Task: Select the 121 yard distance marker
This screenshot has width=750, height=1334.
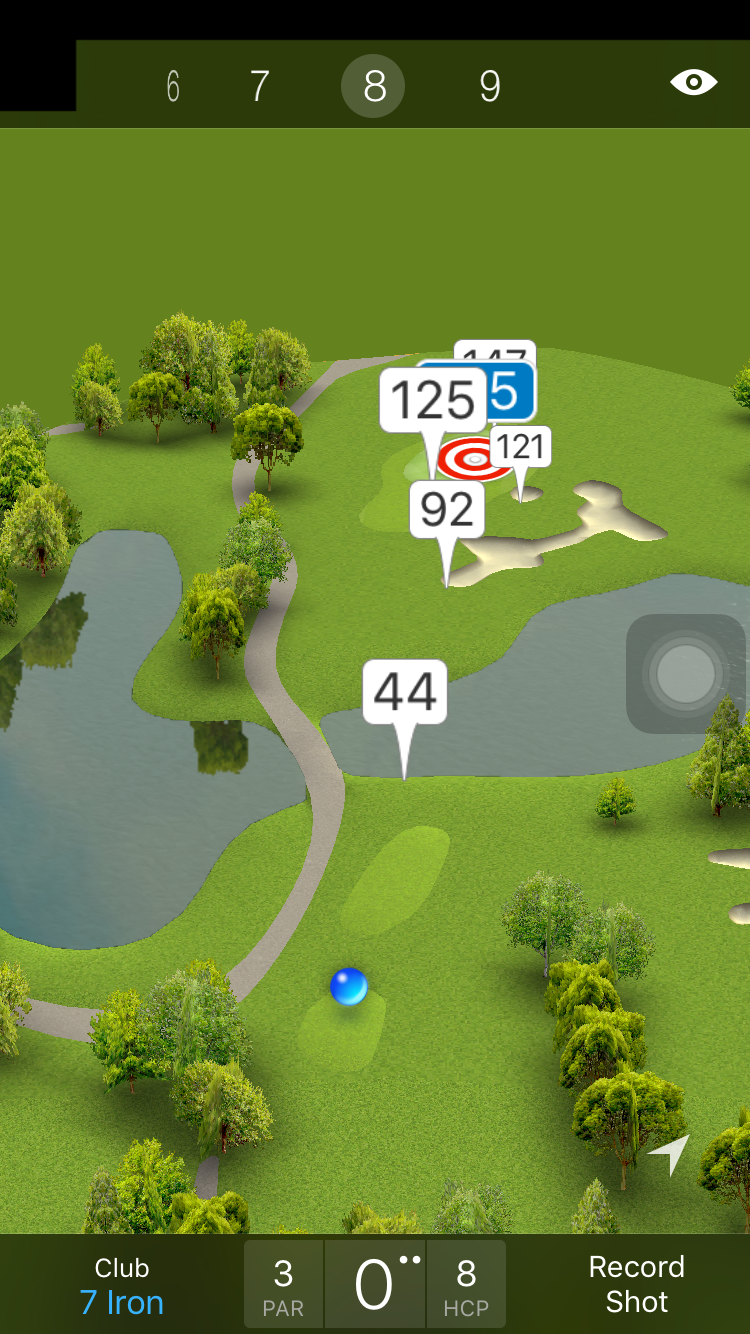Action: (x=521, y=447)
